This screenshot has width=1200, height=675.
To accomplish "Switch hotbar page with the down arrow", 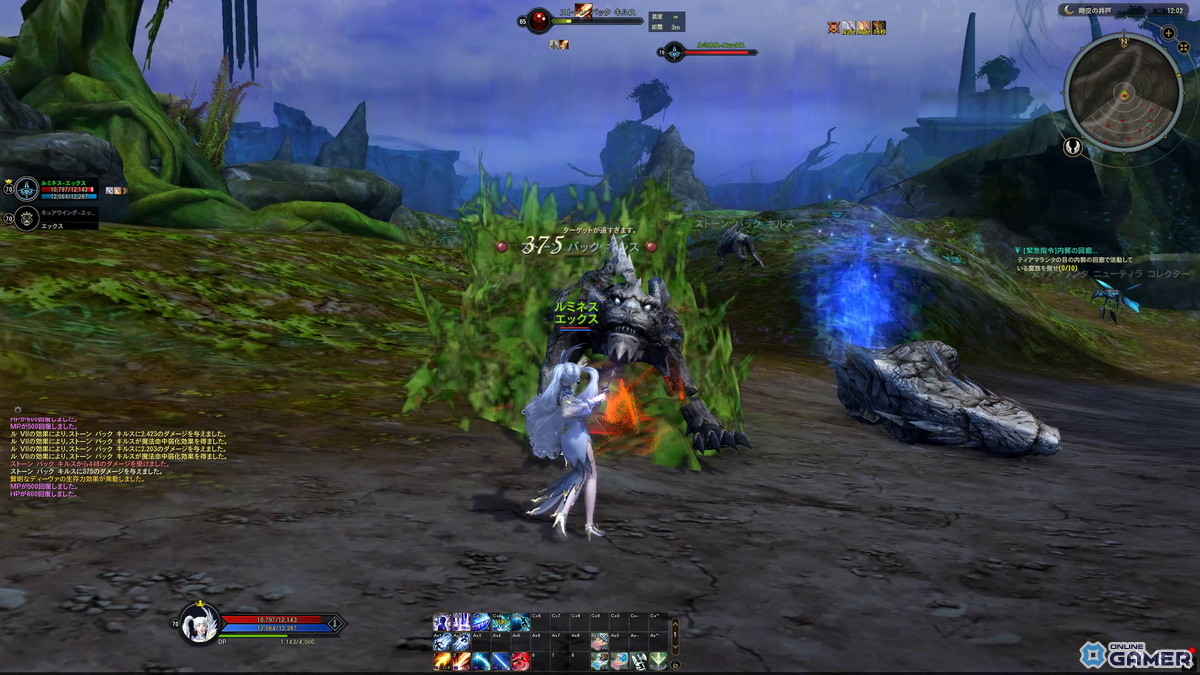I will click(675, 646).
